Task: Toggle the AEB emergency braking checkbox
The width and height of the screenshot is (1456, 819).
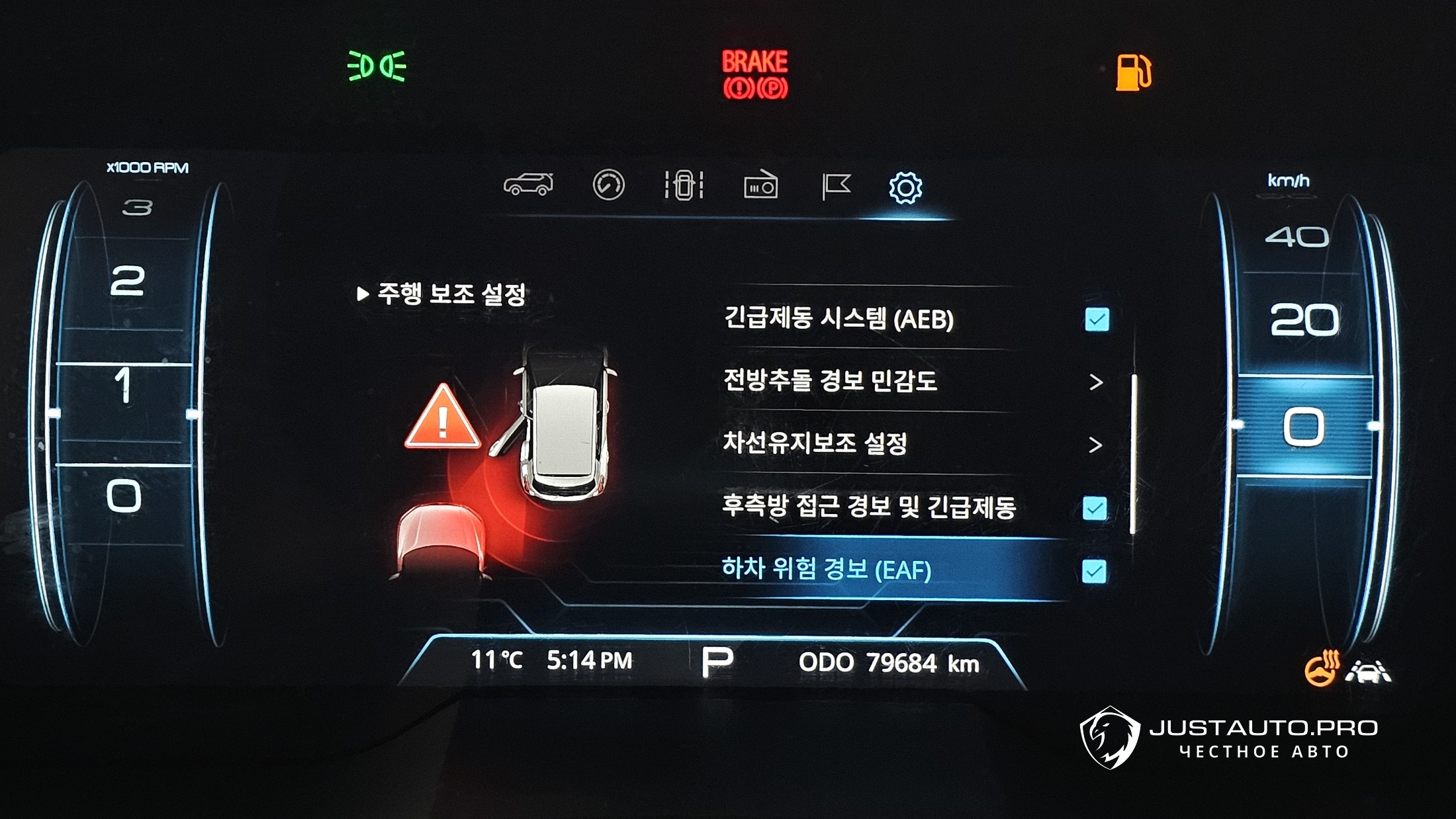Action: 1097,320
